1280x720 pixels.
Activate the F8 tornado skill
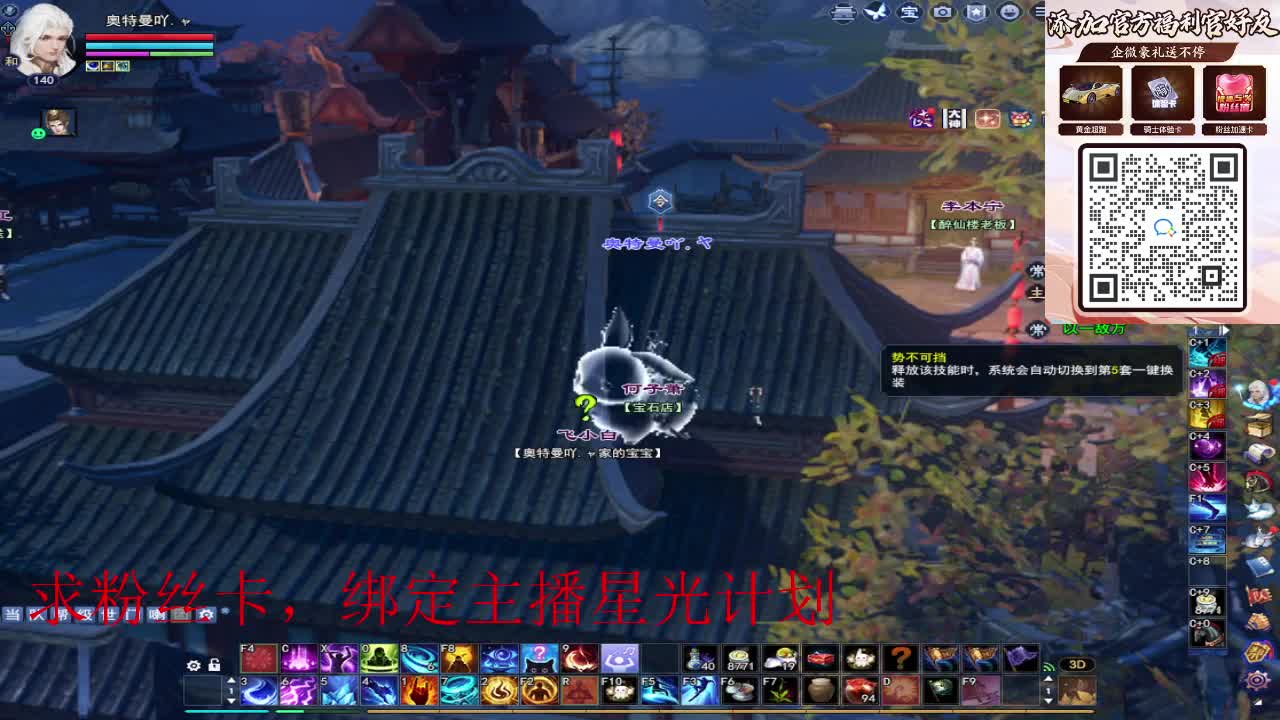point(459,659)
